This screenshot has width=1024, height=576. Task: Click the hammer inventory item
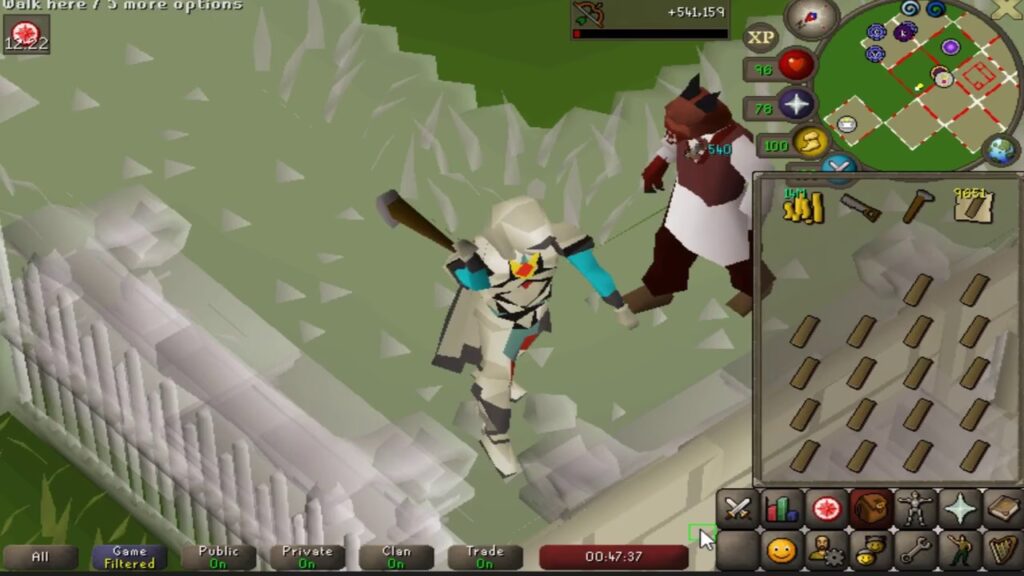(917, 206)
